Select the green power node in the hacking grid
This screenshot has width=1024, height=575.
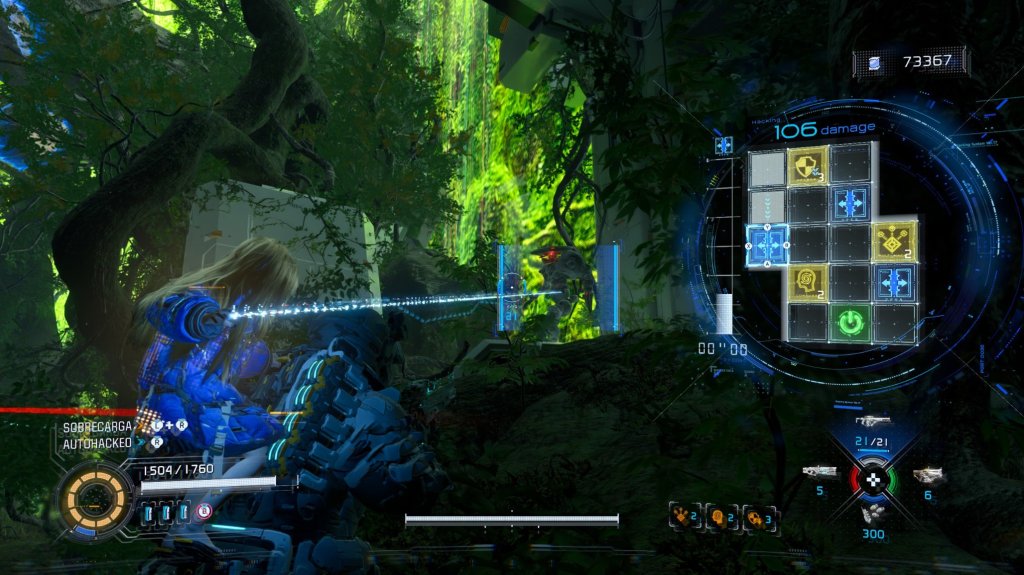click(849, 323)
